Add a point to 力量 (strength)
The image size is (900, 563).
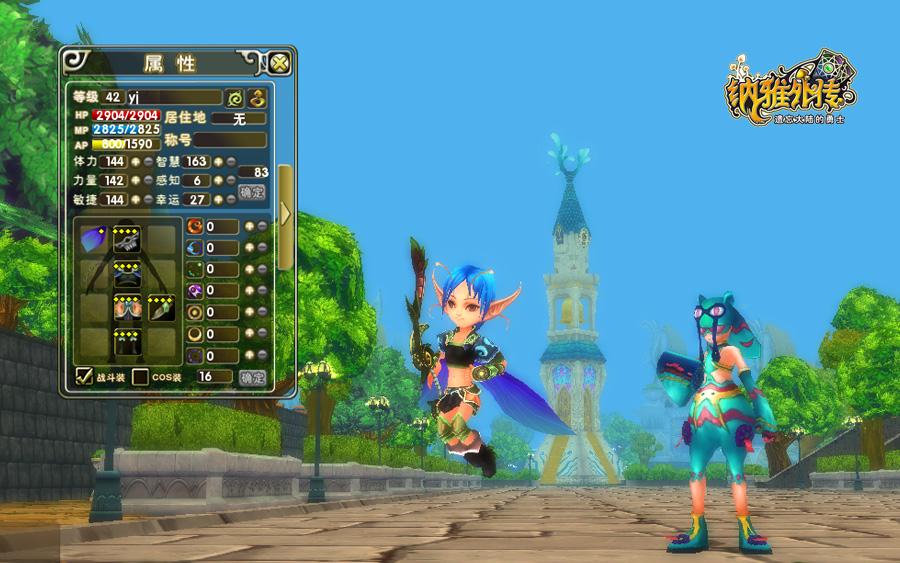[x=134, y=180]
